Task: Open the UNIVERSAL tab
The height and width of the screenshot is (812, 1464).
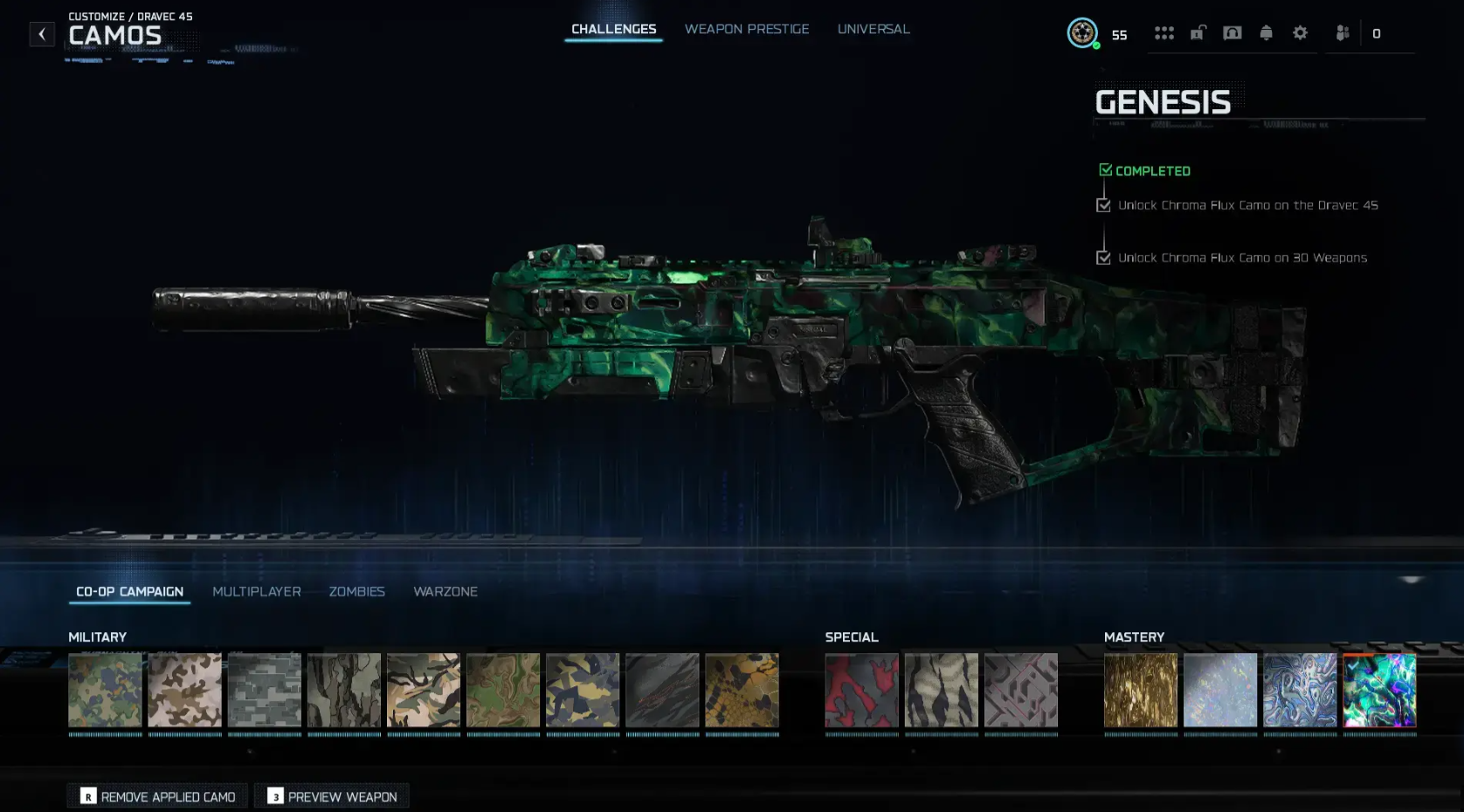Action: [873, 29]
